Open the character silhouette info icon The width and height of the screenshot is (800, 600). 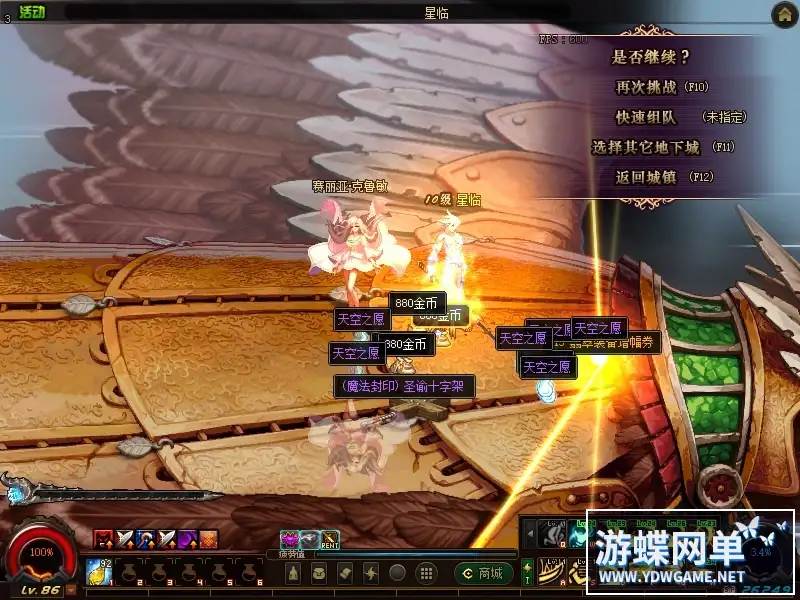click(x=293, y=573)
